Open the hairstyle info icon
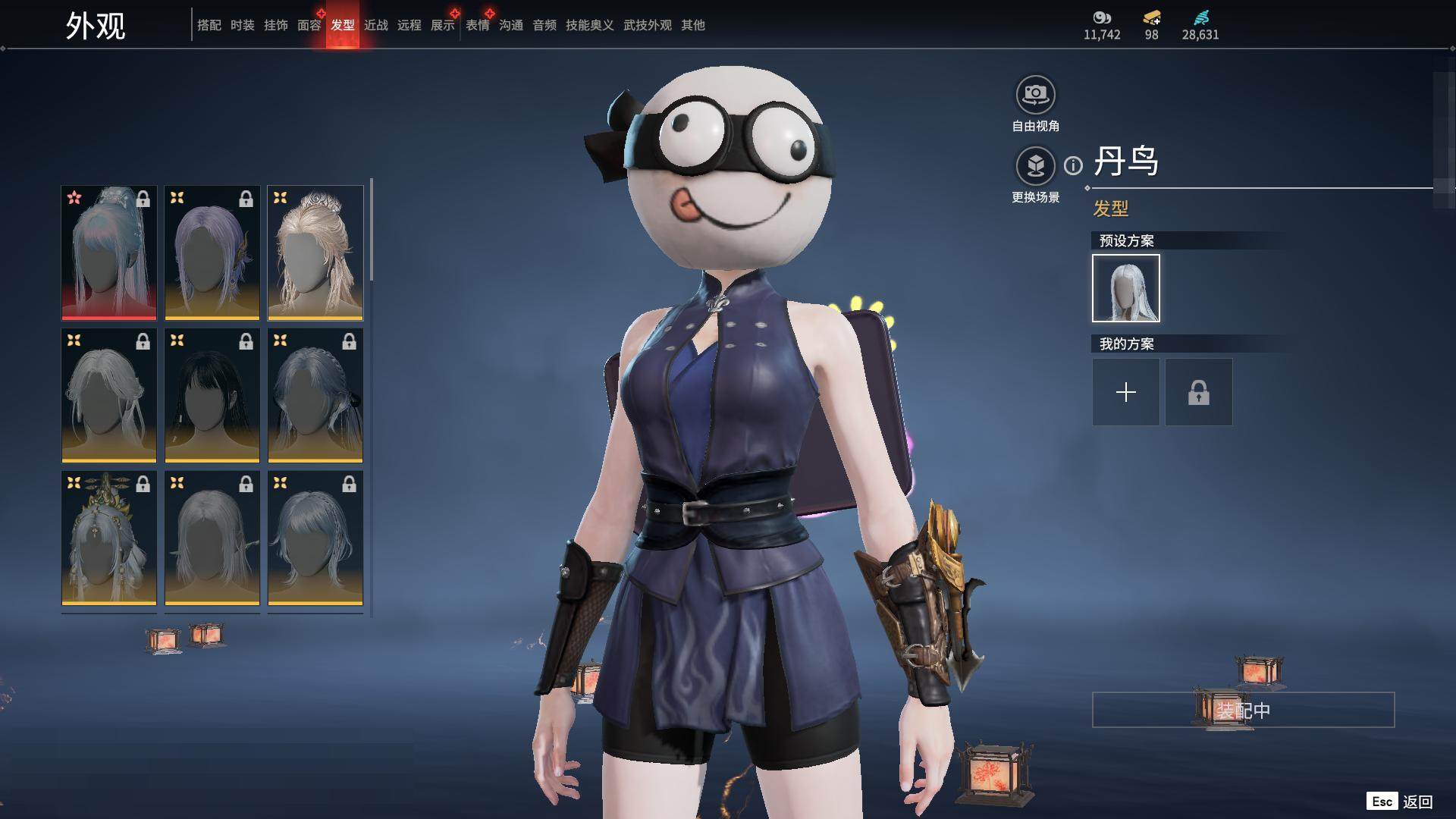1456x819 pixels. click(x=1073, y=165)
